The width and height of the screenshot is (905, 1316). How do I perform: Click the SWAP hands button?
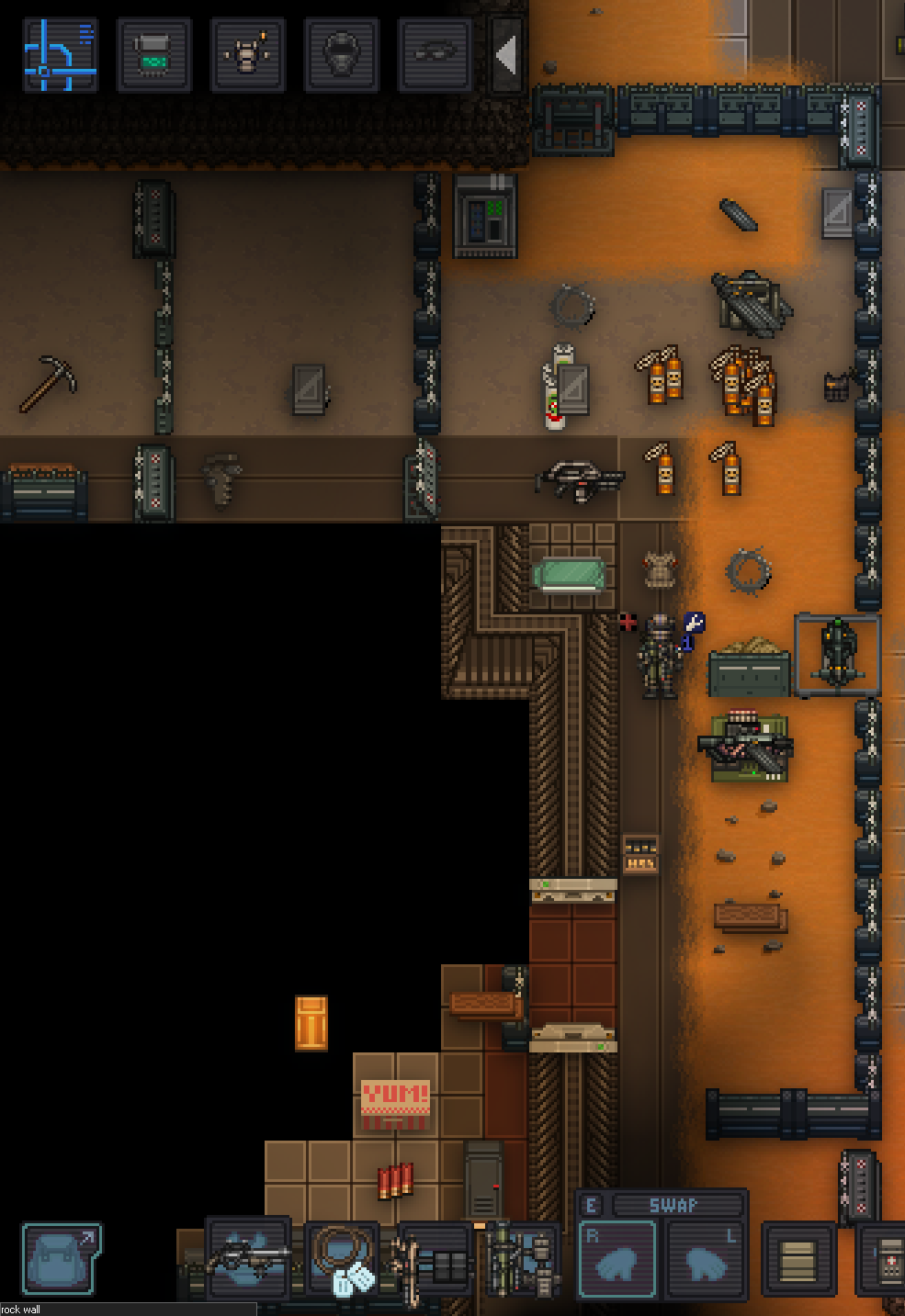675,1205
